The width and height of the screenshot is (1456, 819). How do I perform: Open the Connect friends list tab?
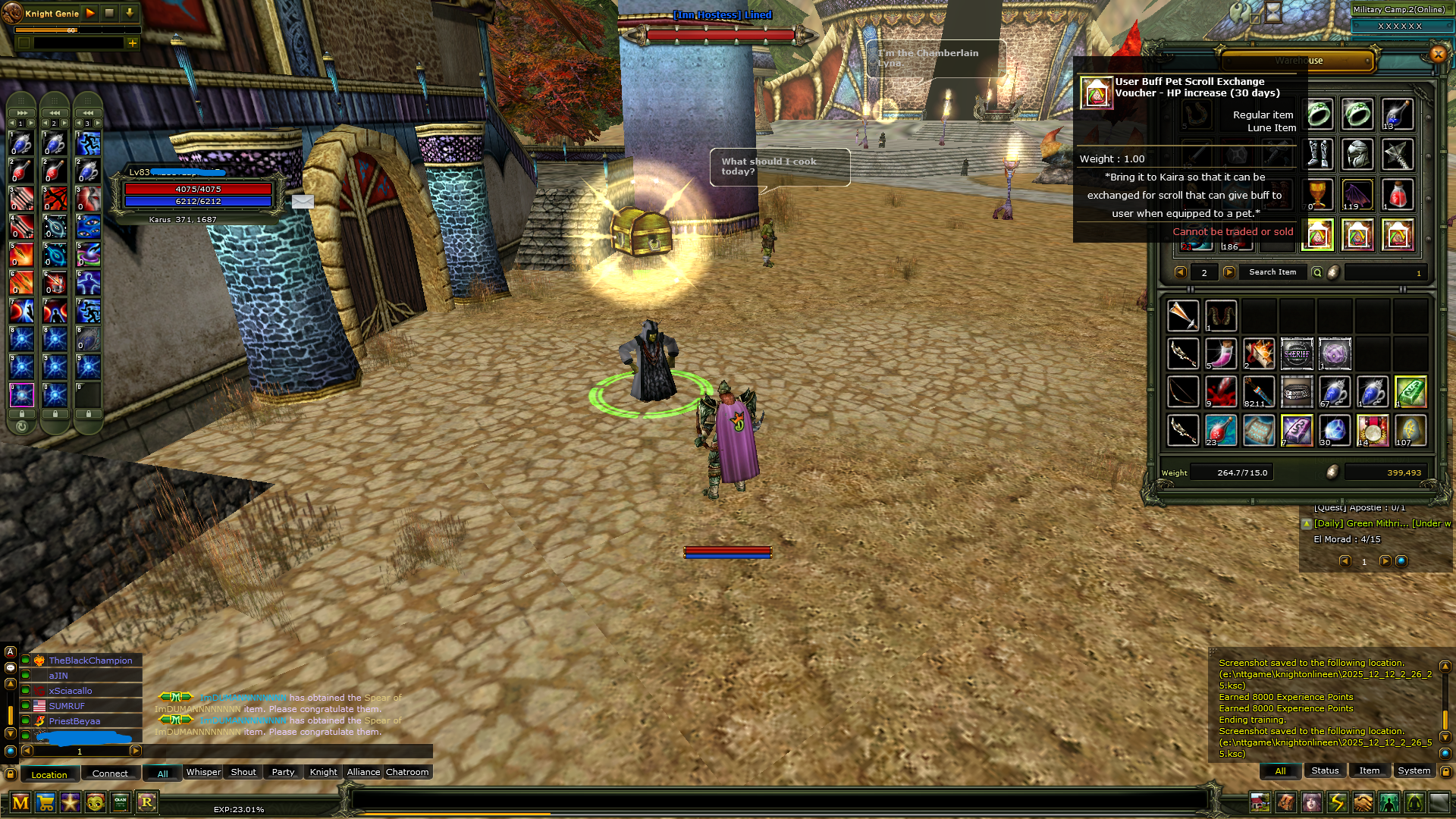(110, 773)
